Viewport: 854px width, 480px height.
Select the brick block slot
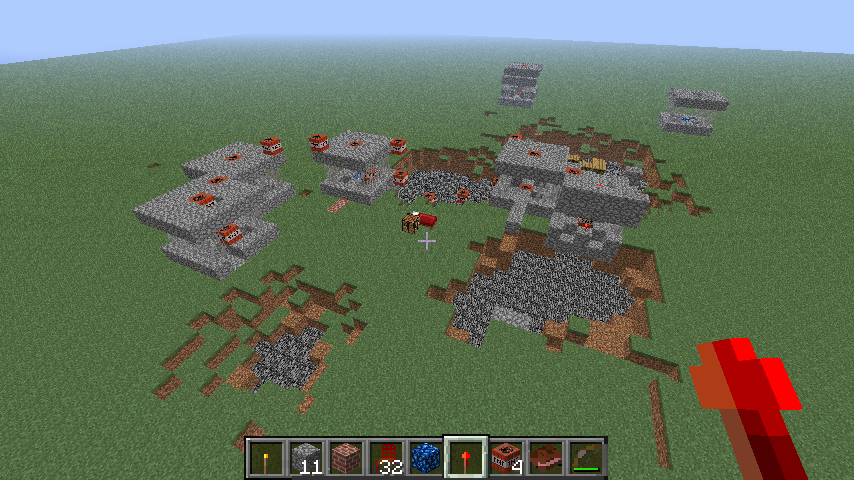point(346,458)
